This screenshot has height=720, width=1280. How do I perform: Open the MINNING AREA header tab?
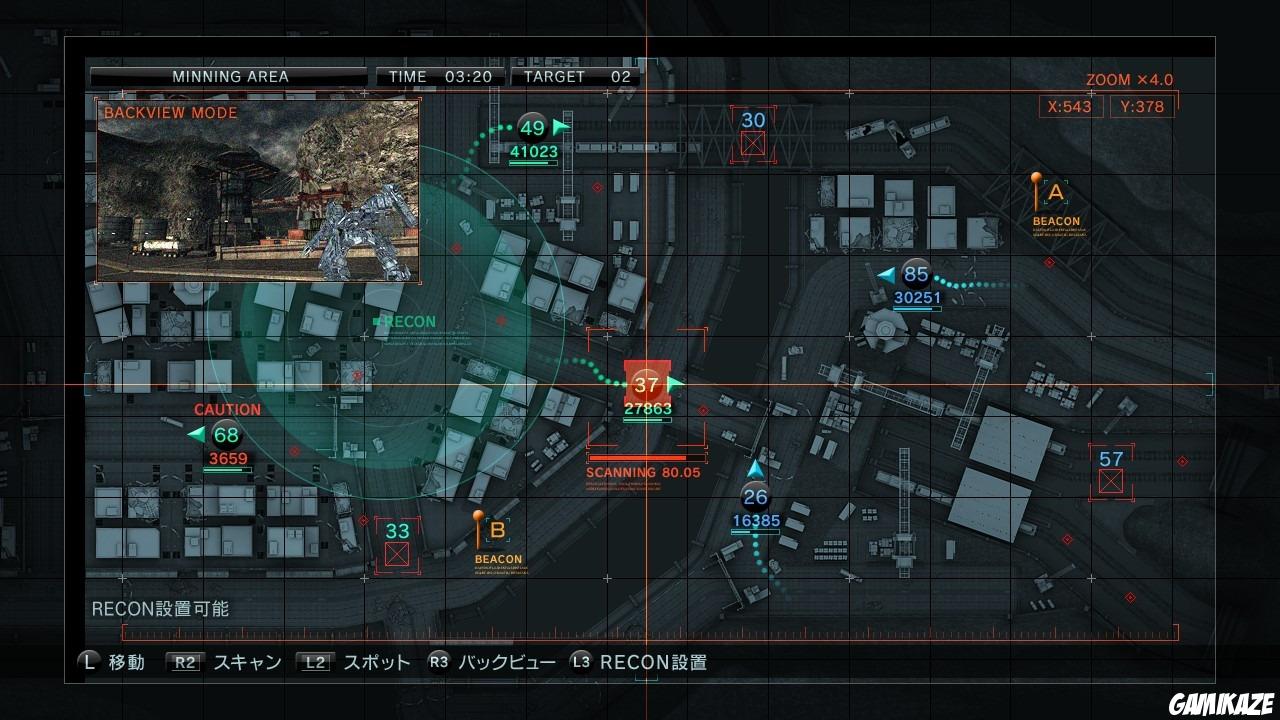232,76
